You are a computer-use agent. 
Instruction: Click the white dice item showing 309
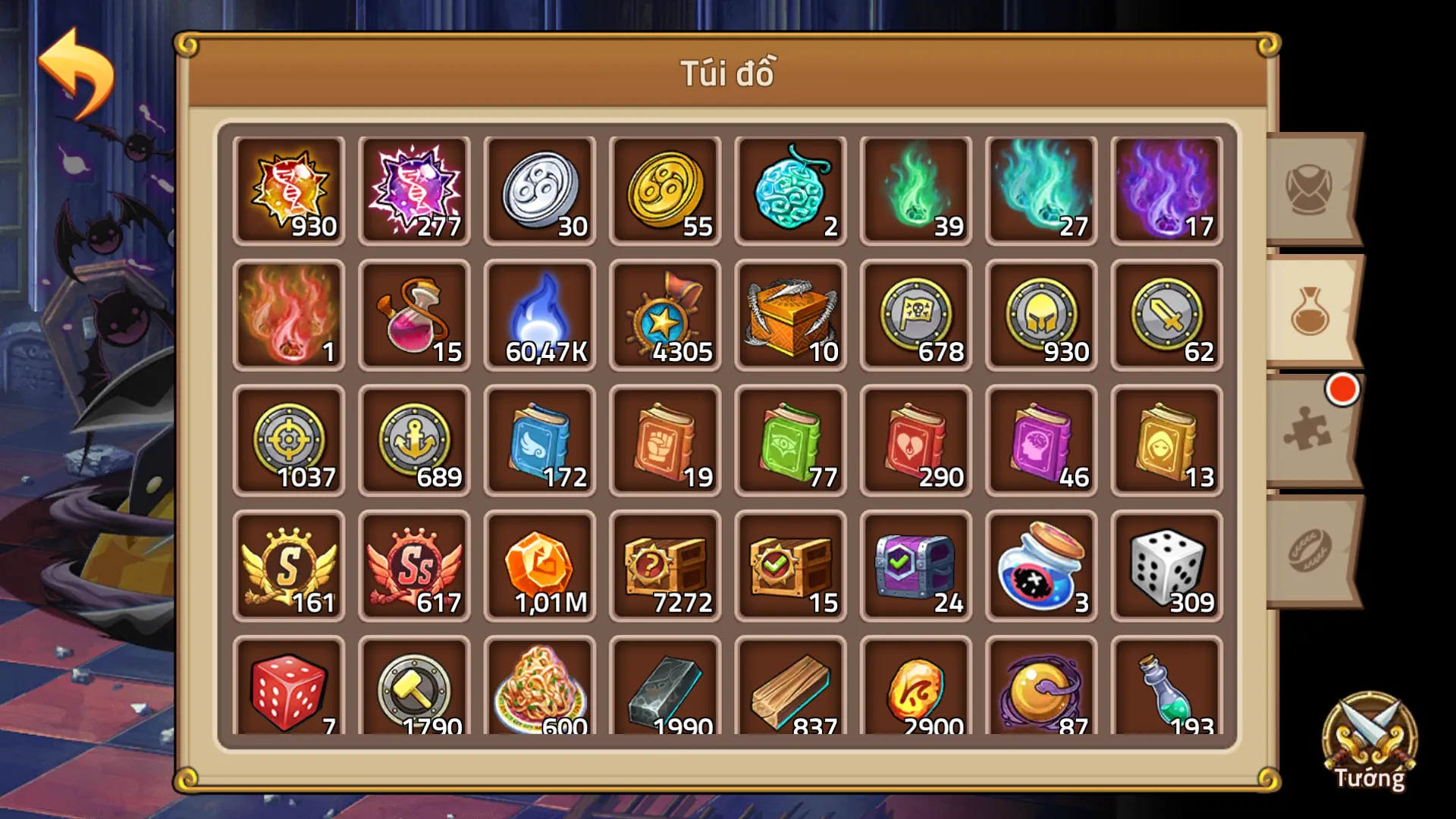point(1166,565)
